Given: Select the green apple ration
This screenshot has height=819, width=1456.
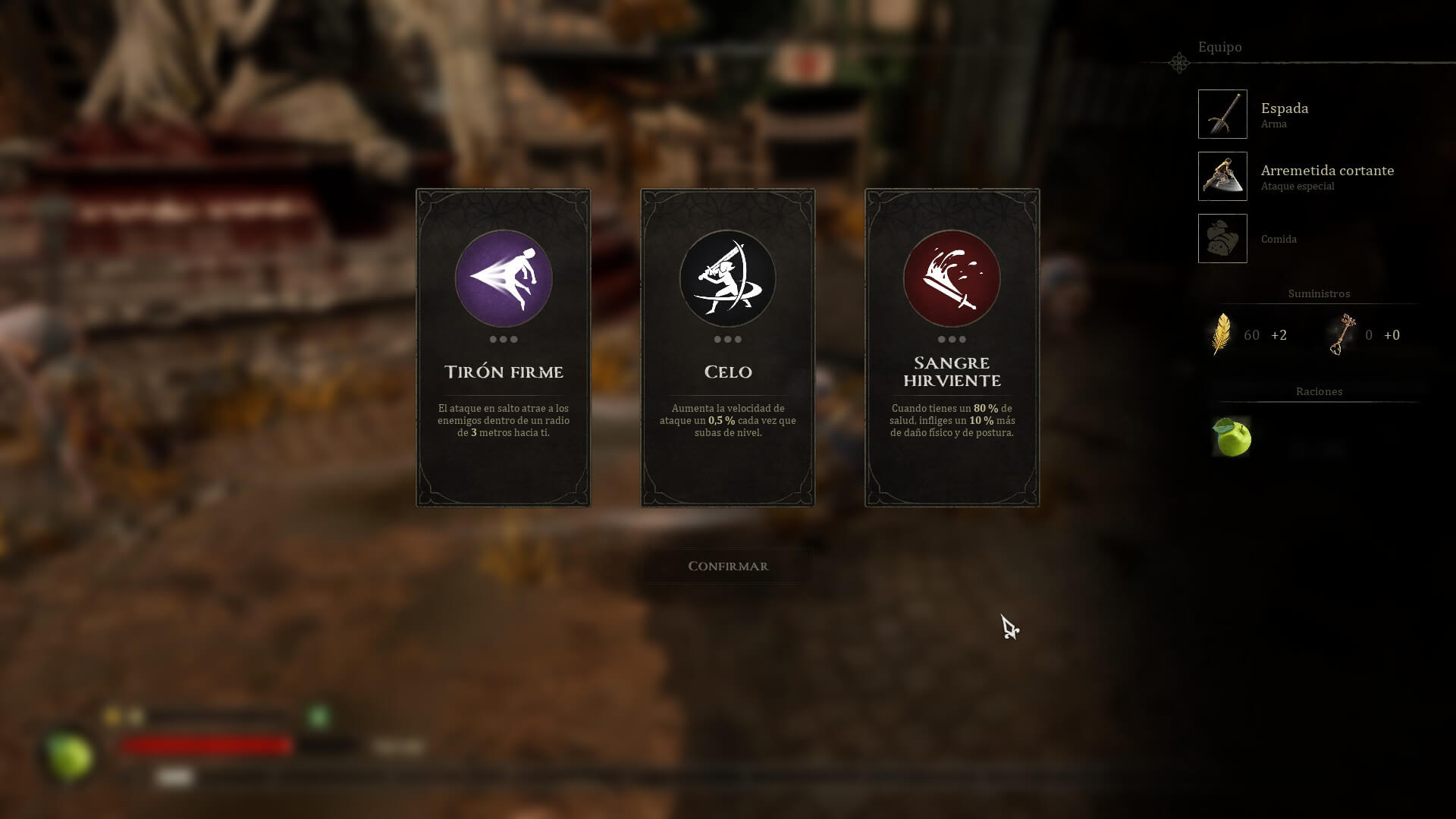Looking at the screenshot, I should [1232, 438].
